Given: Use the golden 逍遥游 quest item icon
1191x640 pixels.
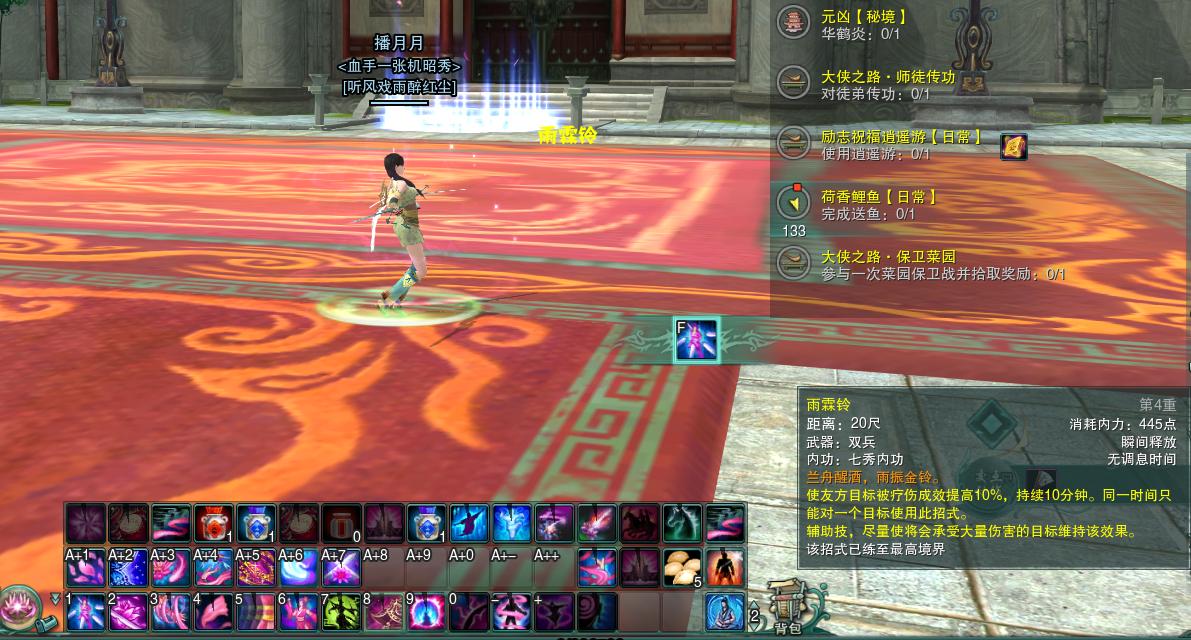Looking at the screenshot, I should click(x=1014, y=146).
